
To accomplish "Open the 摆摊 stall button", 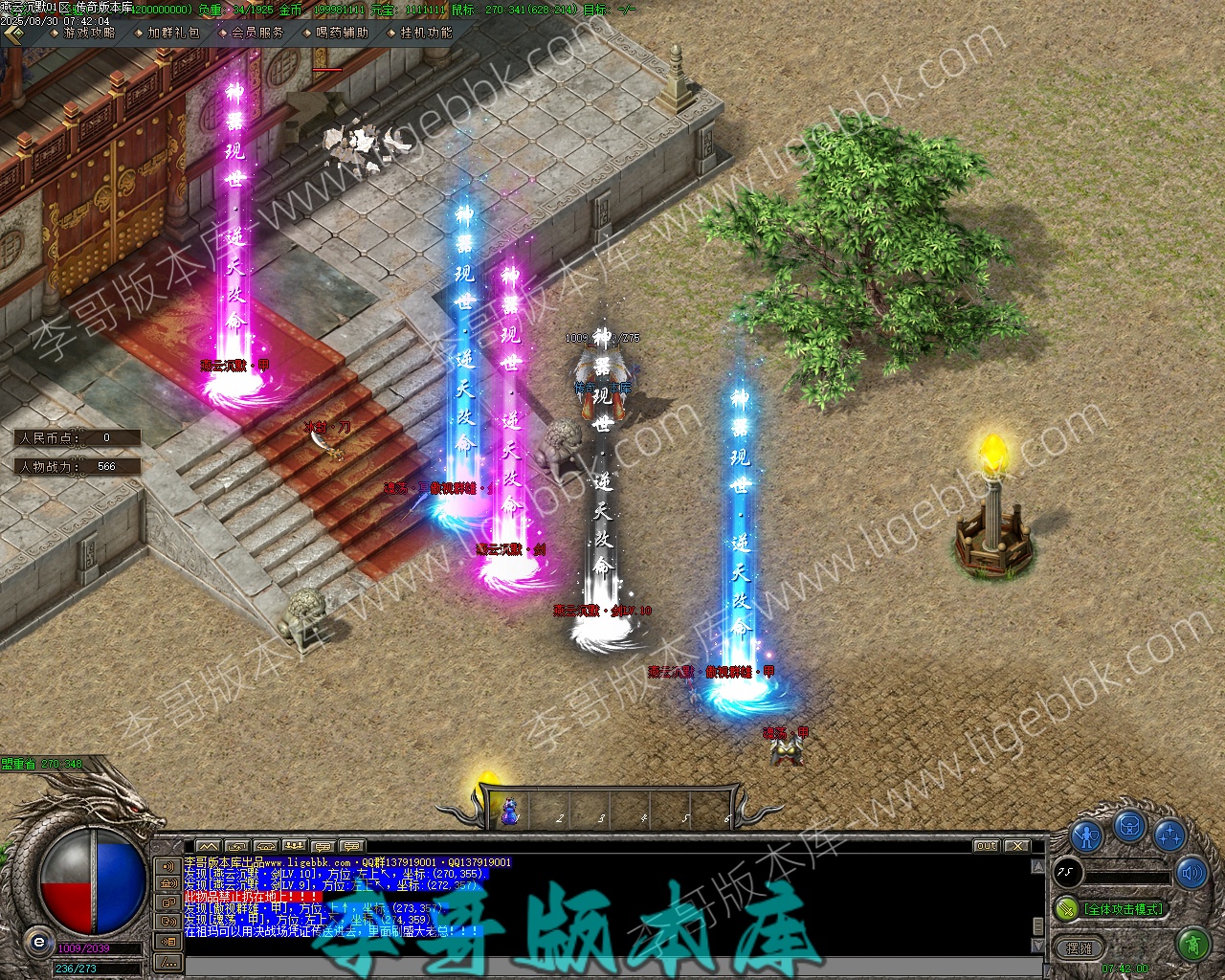I will point(1080,948).
